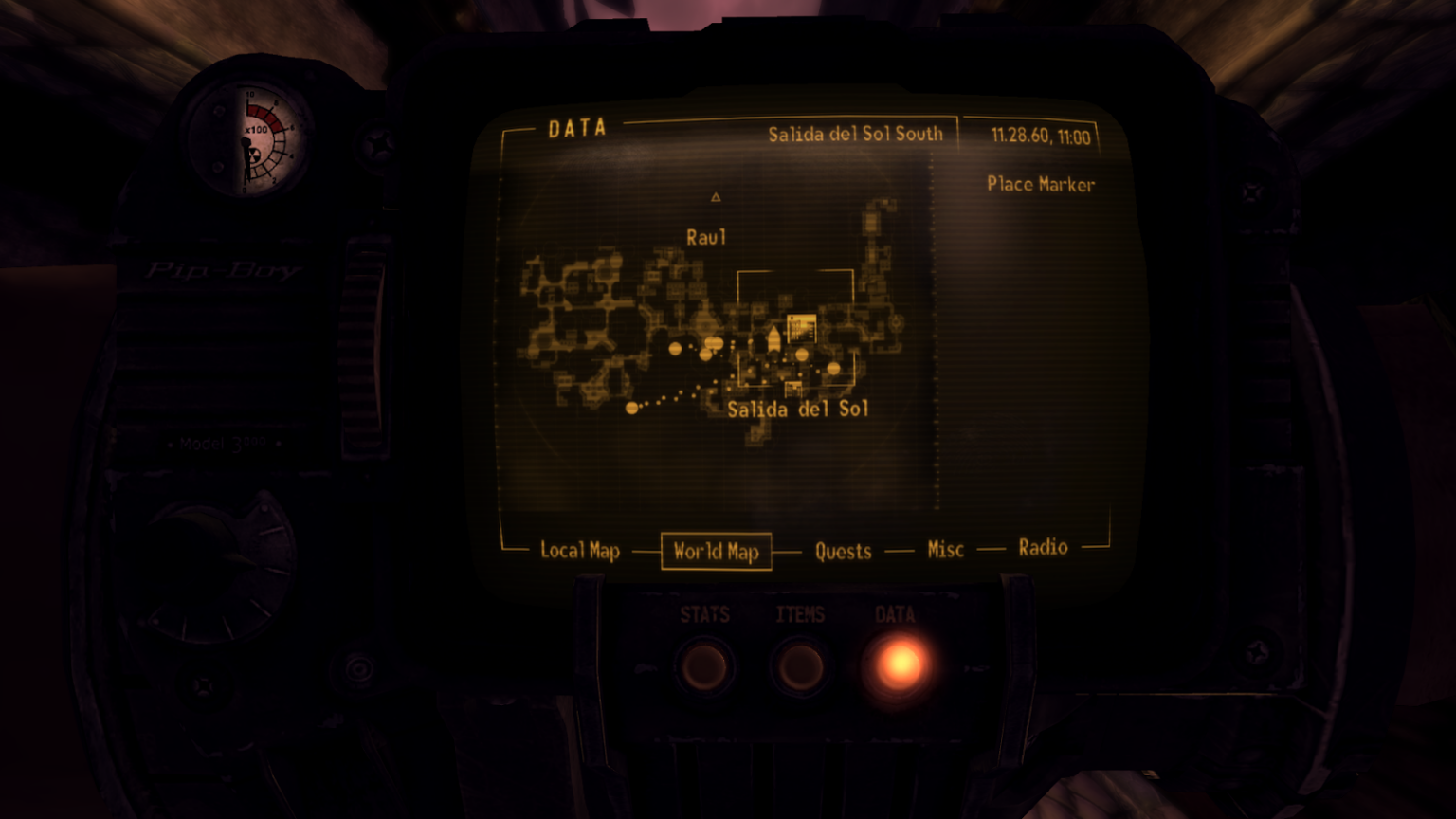The width and height of the screenshot is (1456, 819).
Task: Click the westernmost discovered location dot
Action: coord(629,408)
